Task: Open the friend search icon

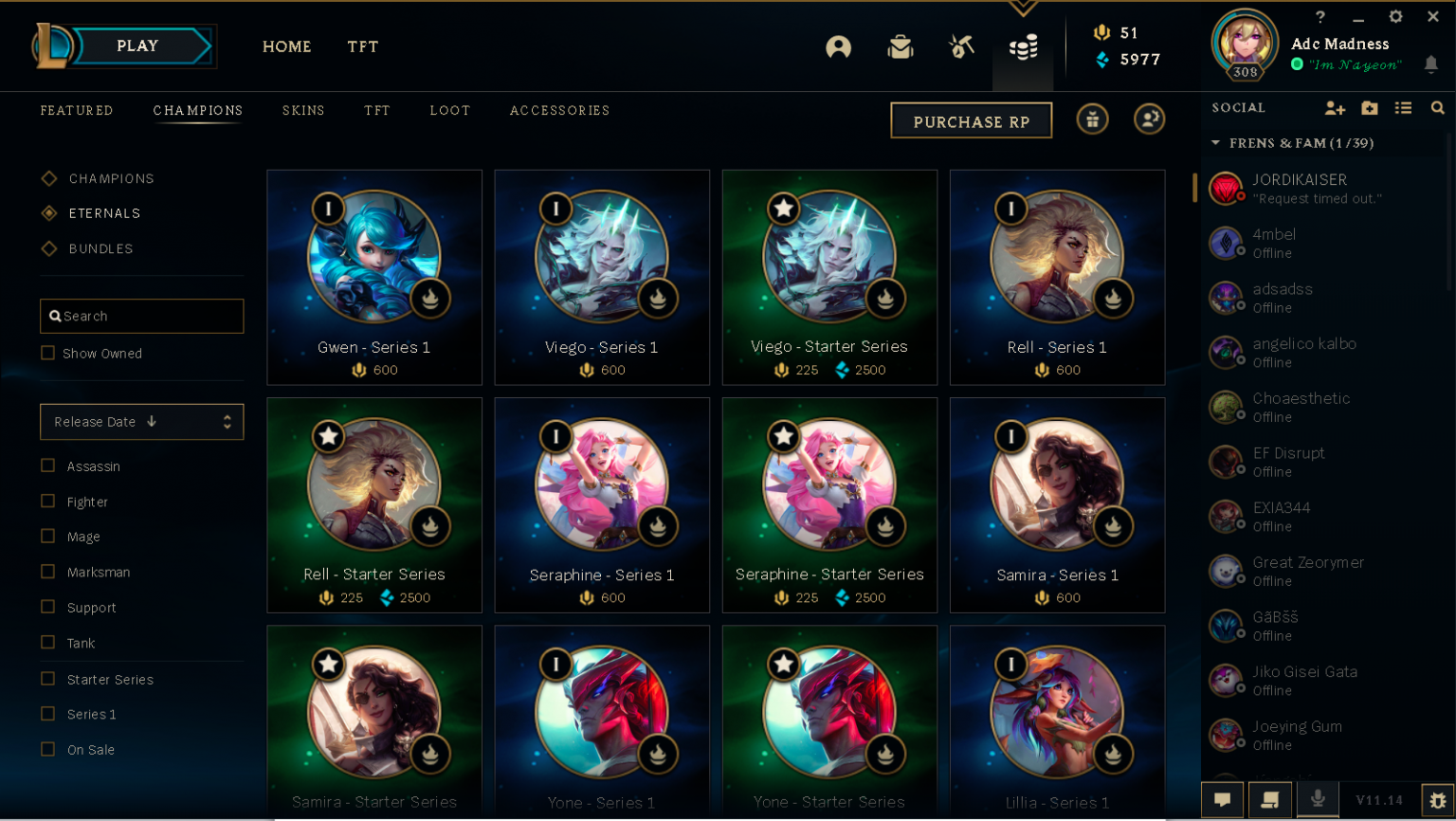Action: coord(1438,108)
